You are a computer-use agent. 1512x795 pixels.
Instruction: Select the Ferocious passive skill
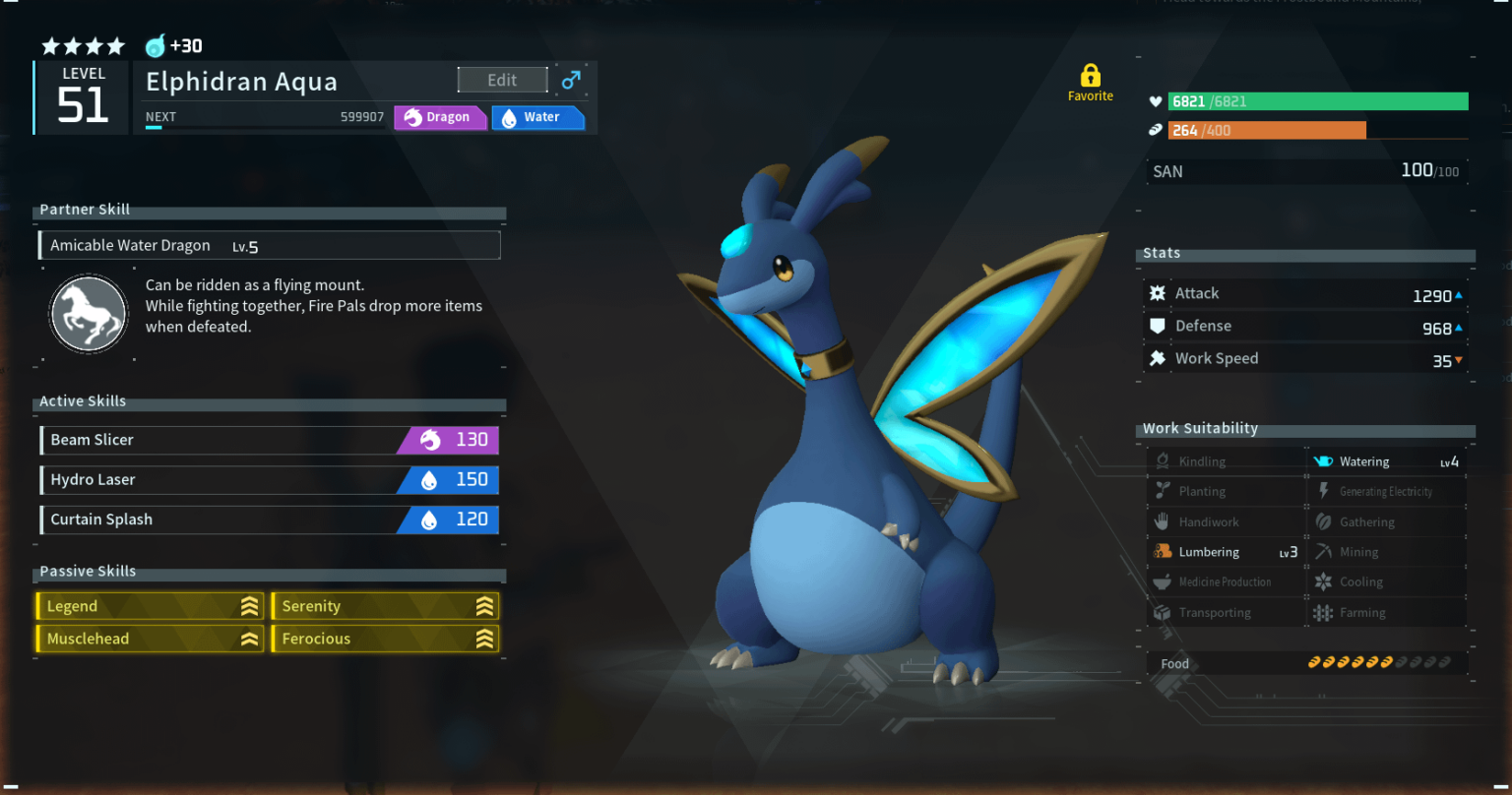pyautogui.click(x=385, y=639)
